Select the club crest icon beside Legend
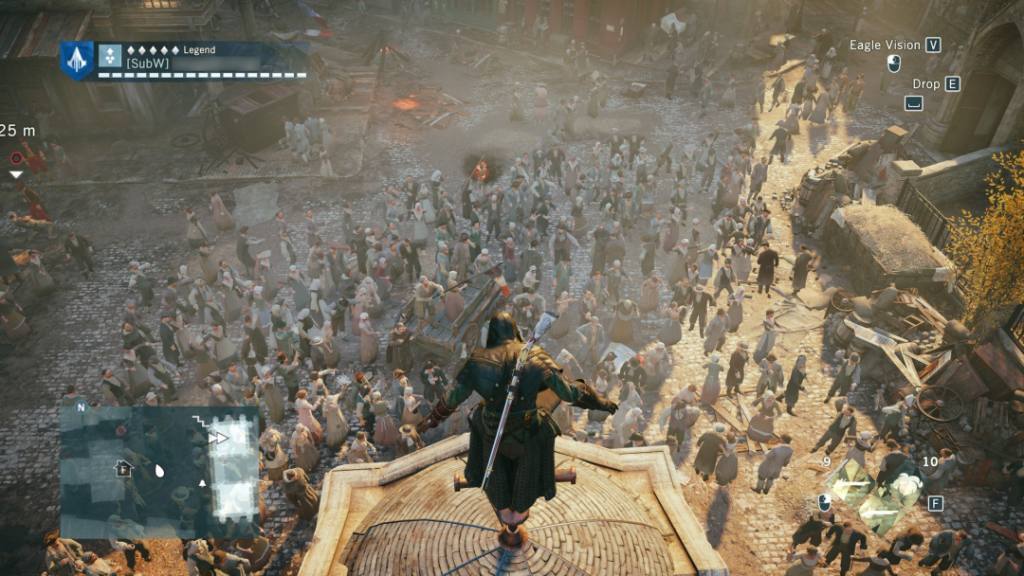1024x576 pixels. 111,56
